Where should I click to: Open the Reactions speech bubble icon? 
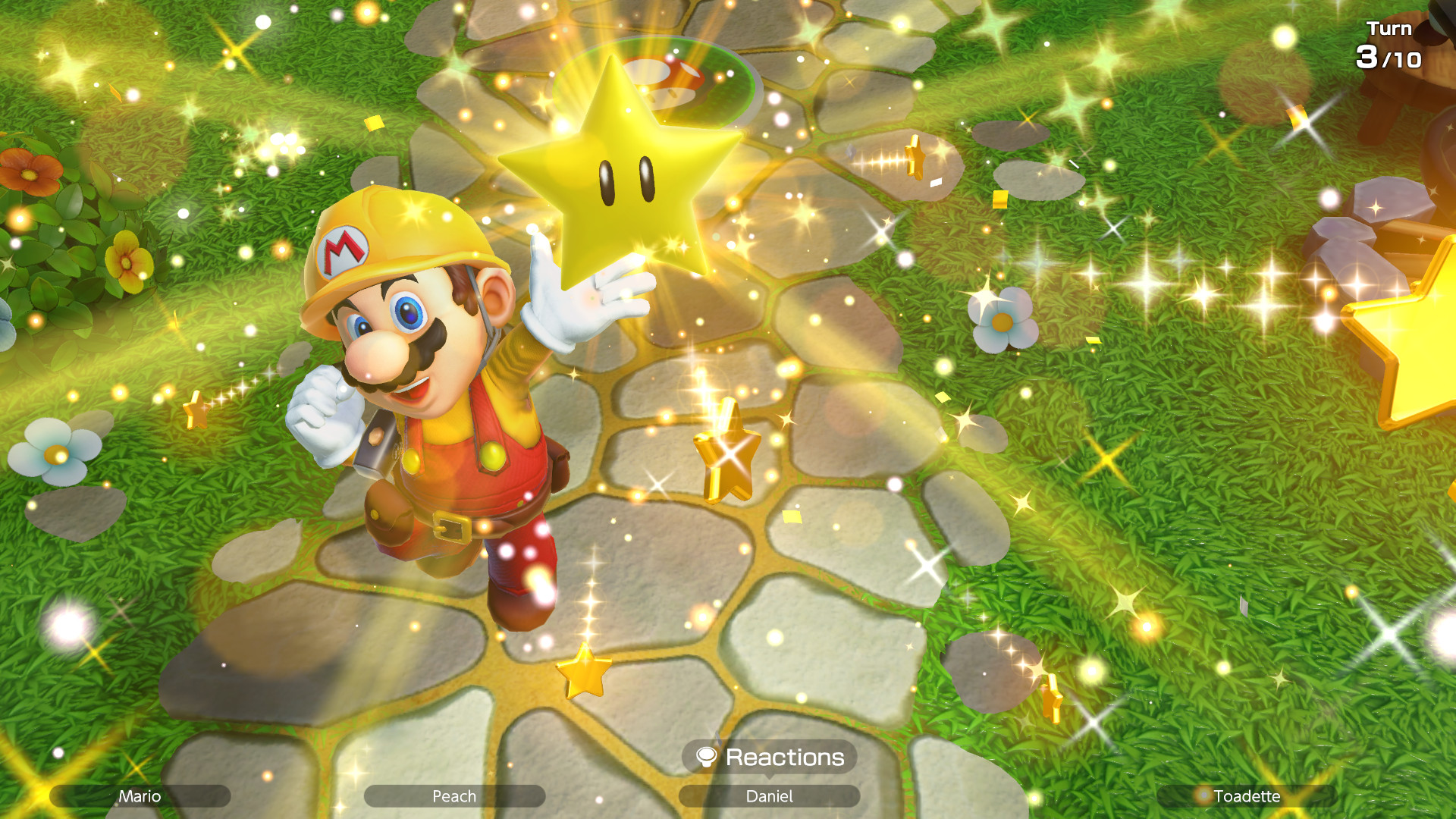(x=708, y=757)
